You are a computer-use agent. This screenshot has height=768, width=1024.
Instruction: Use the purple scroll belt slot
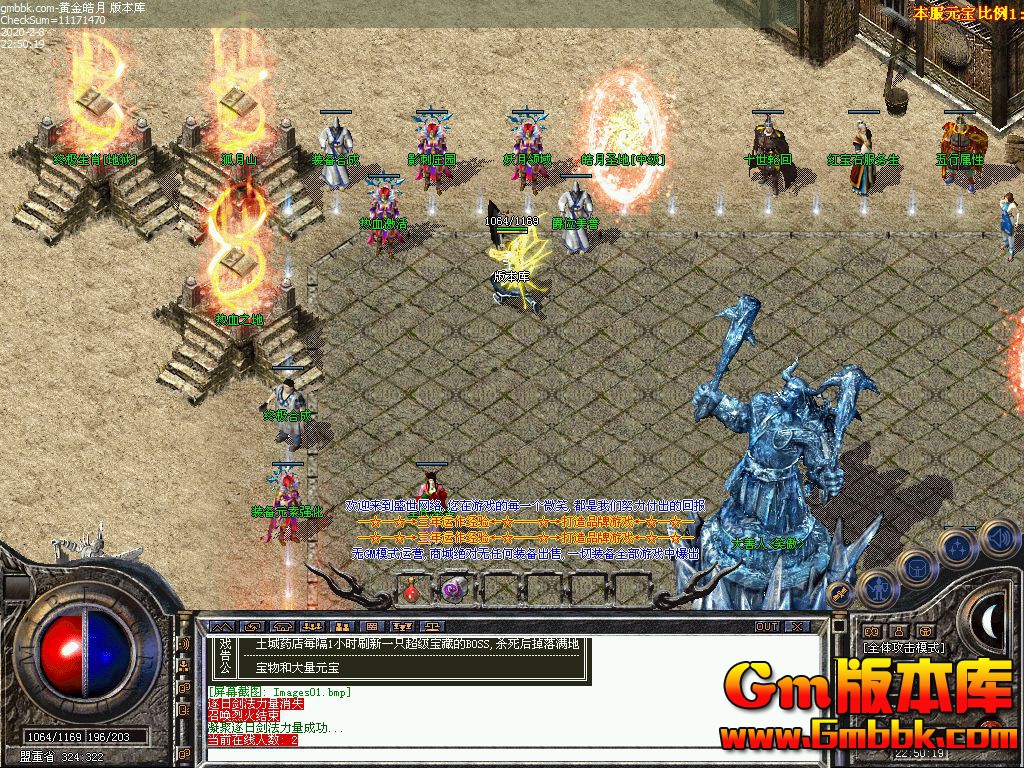click(452, 590)
